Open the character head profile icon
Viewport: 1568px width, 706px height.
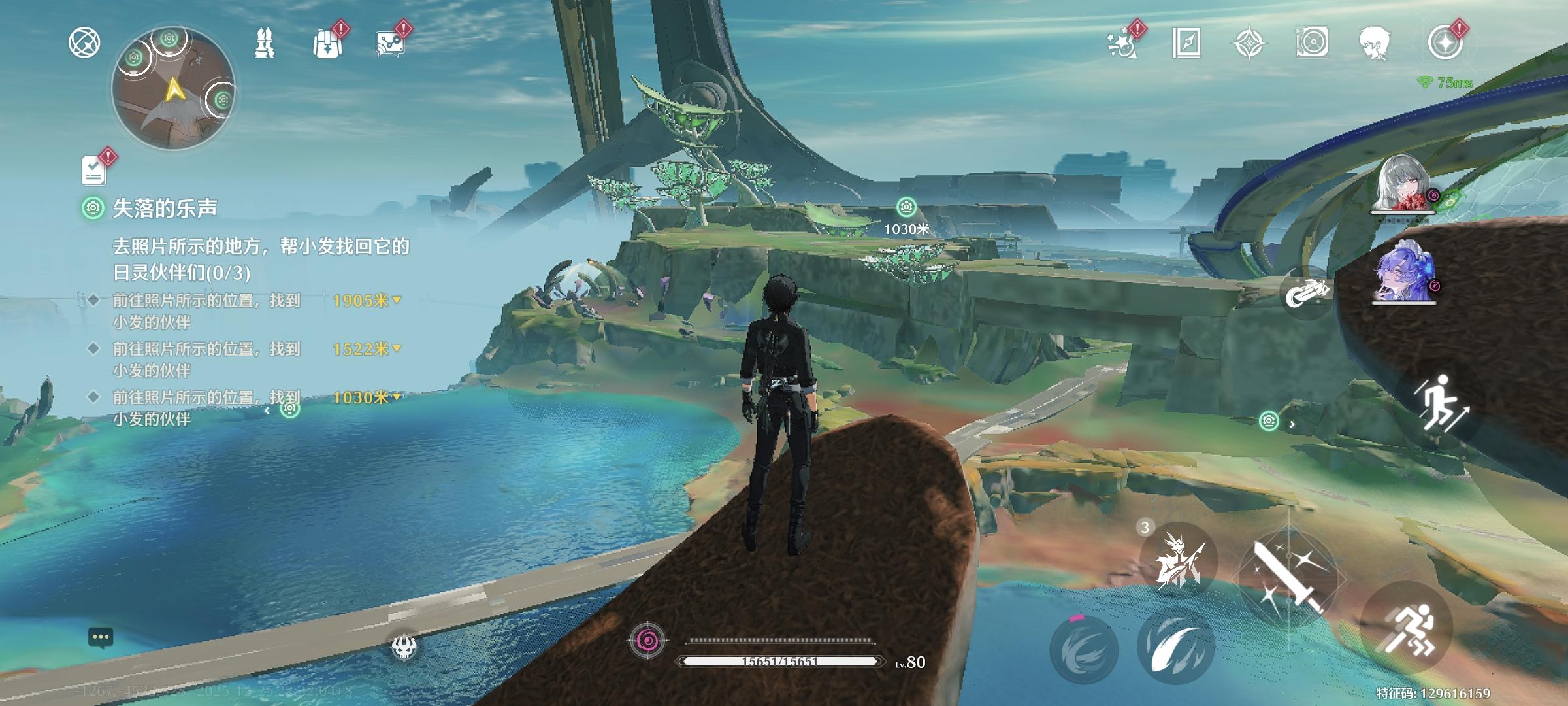(1375, 43)
